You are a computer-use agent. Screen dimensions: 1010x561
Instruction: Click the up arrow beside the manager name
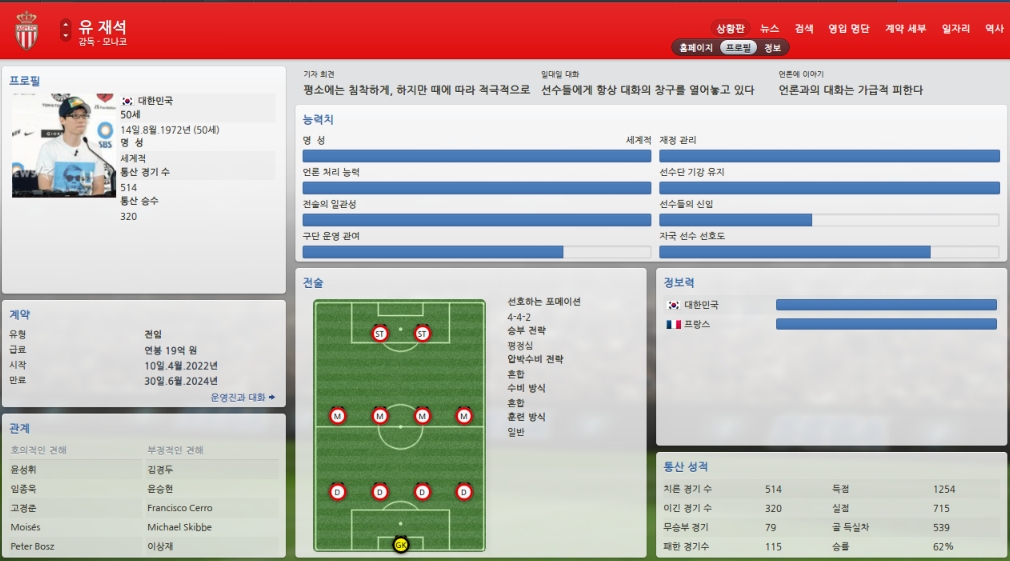point(66,23)
